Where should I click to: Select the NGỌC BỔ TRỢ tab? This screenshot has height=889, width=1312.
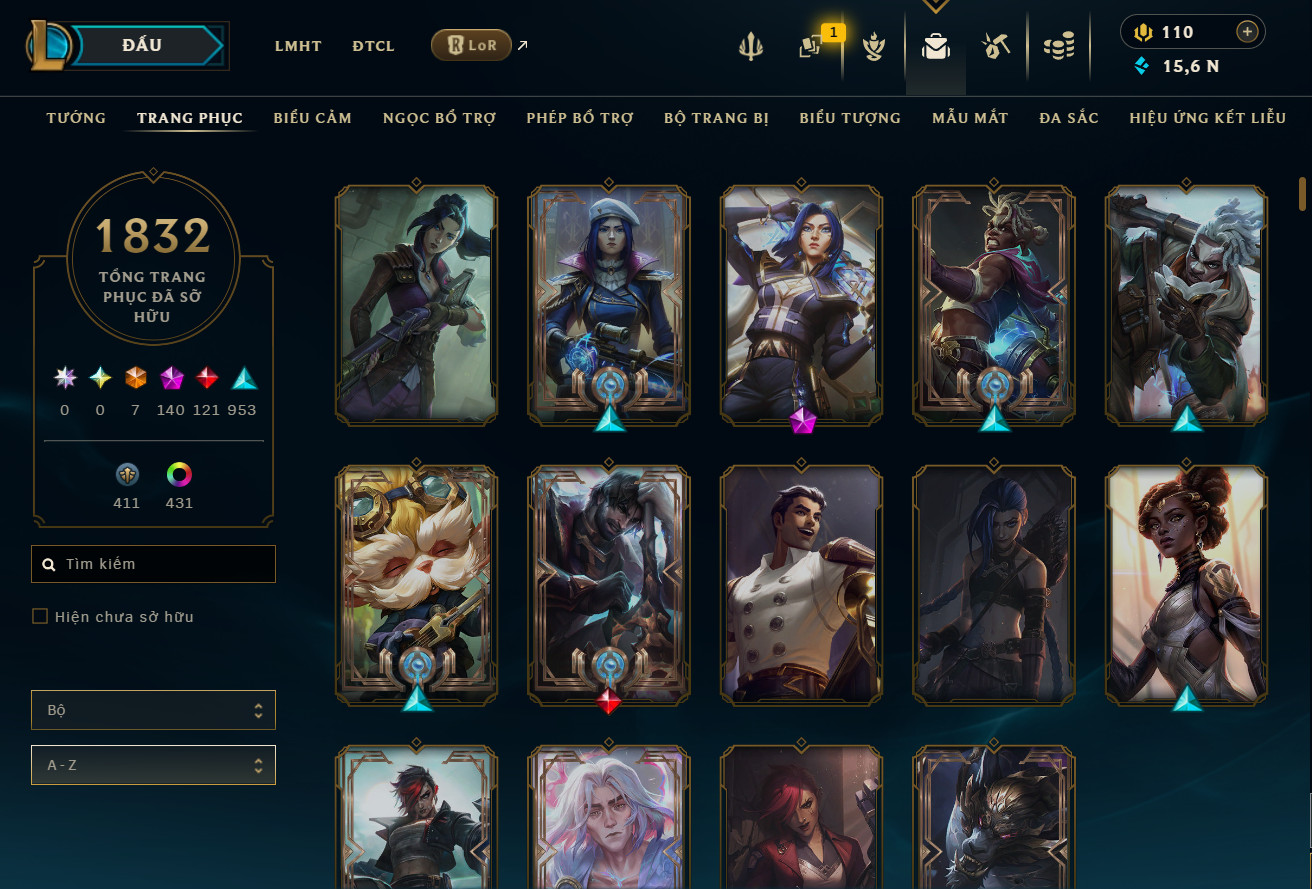click(x=439, y=118)
